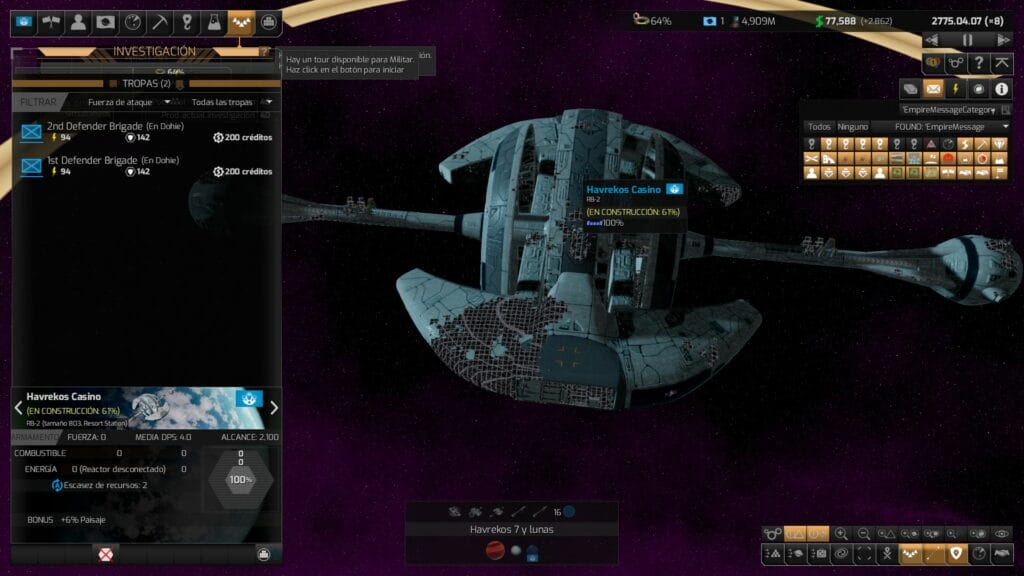Open the characters portrait menu
Screen dimensions: 1024x576
click(78, 22)
